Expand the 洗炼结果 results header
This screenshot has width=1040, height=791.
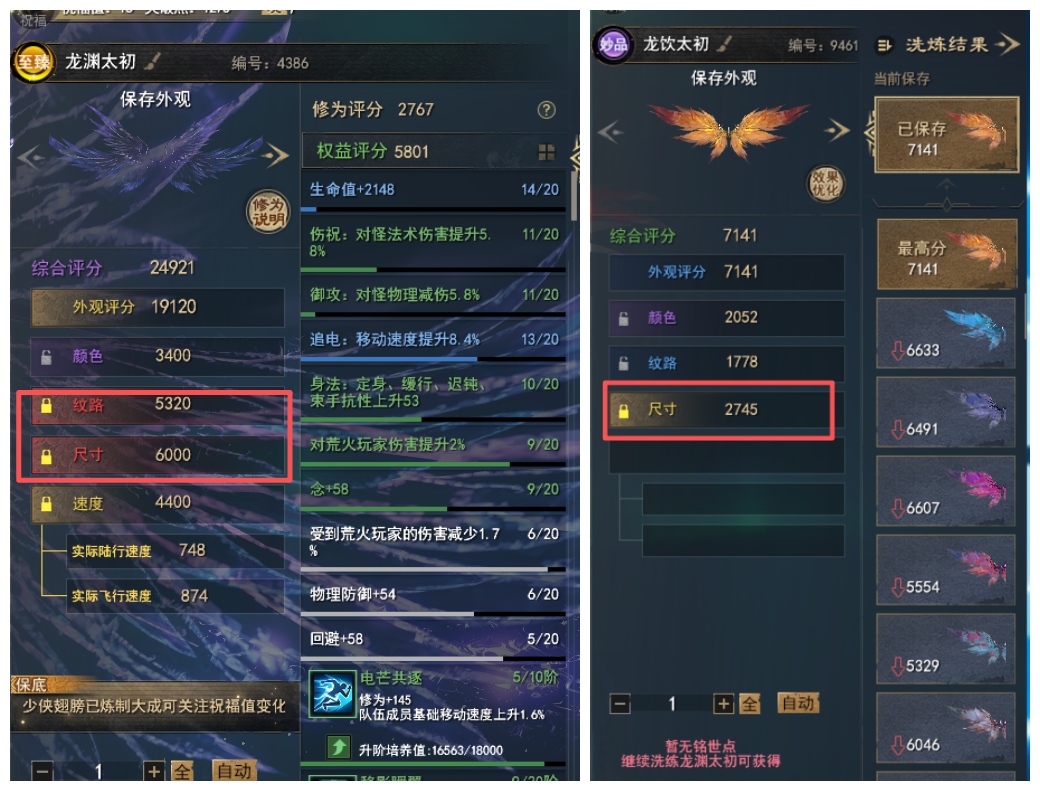pyautogui.click(x=947, y=44)
